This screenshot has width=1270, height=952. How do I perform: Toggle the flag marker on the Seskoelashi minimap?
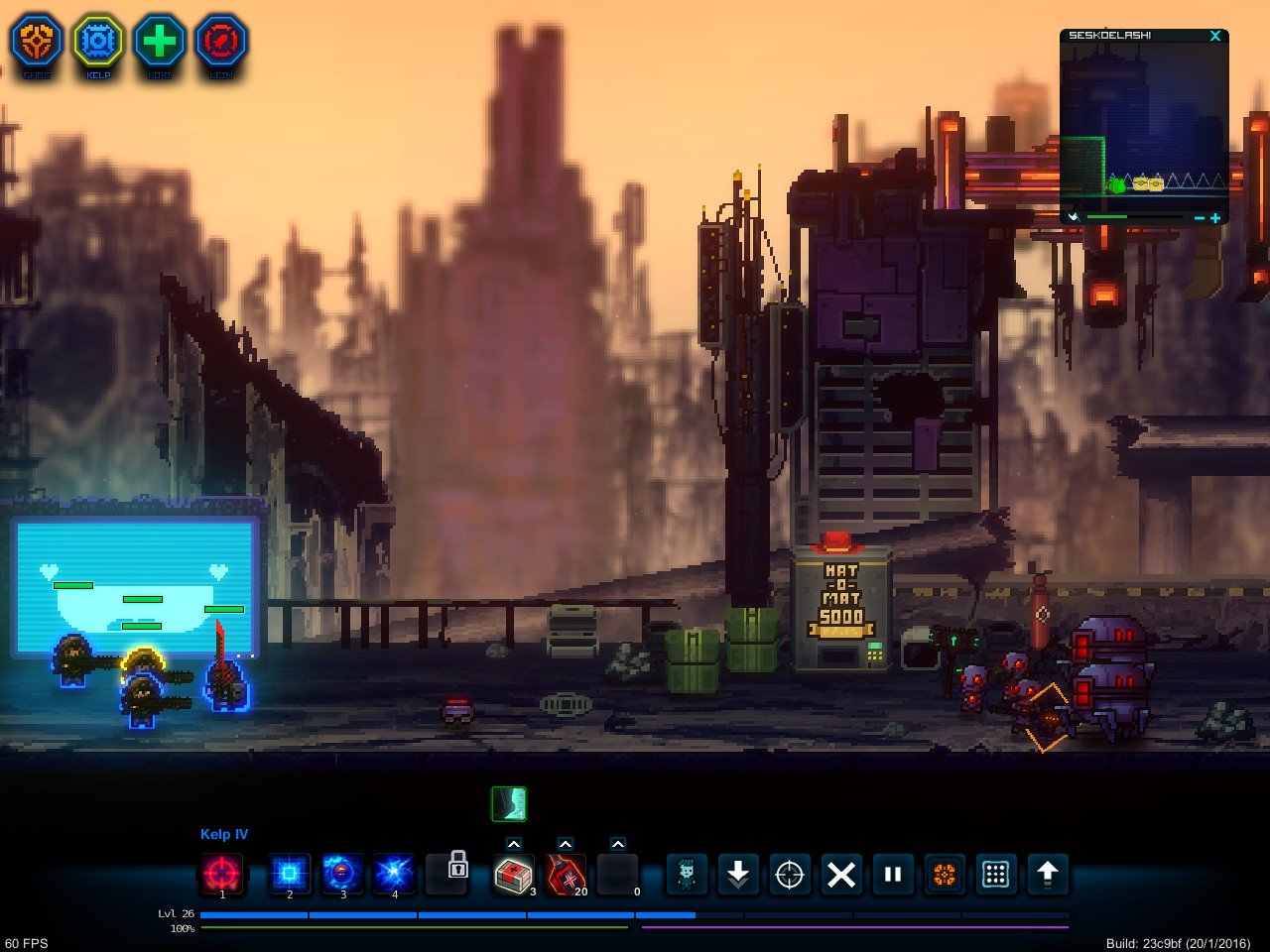(1074, 217)
